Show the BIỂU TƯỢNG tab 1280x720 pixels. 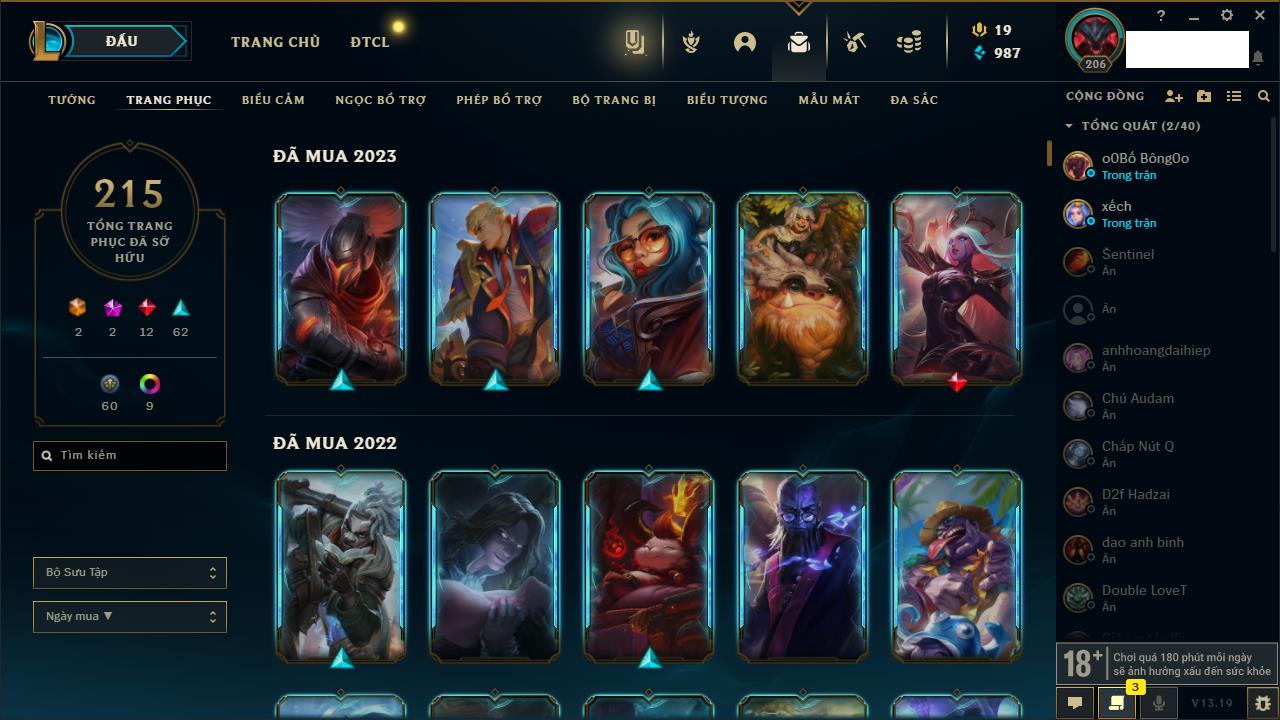(x=727, y=100)
